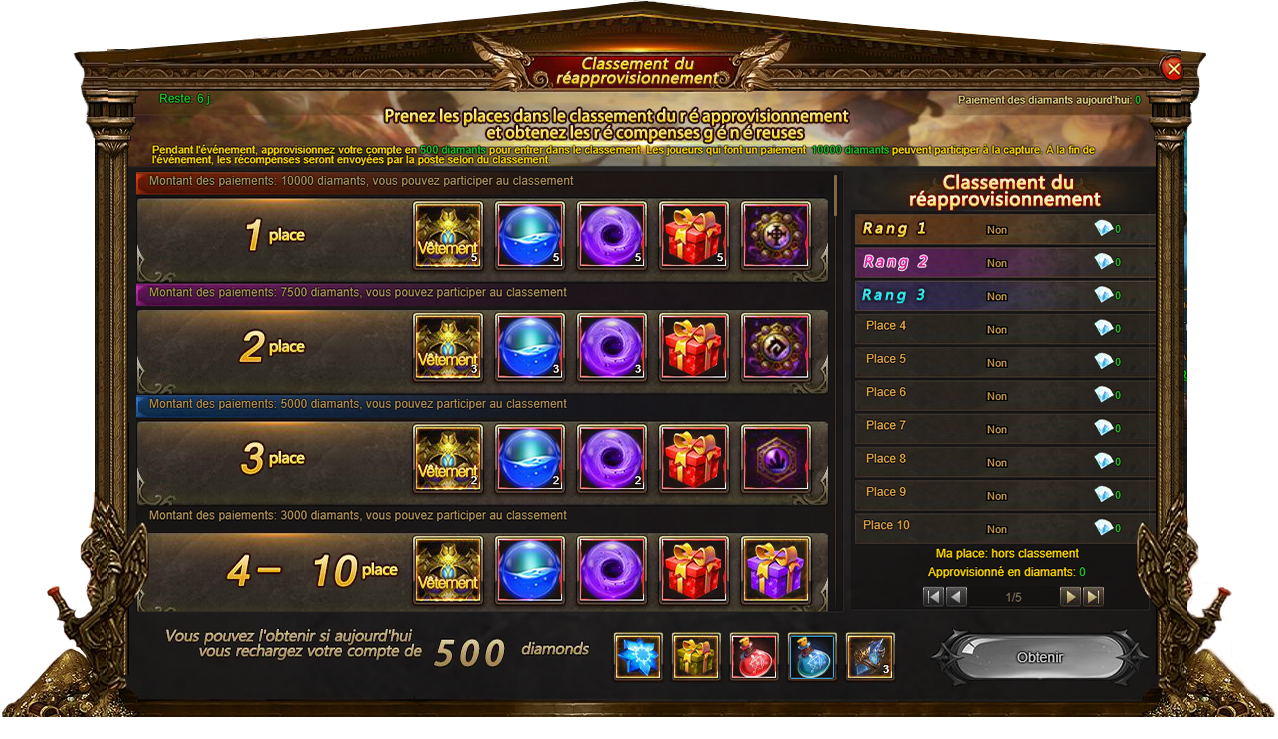Select the blue potion flask reward

812,656
